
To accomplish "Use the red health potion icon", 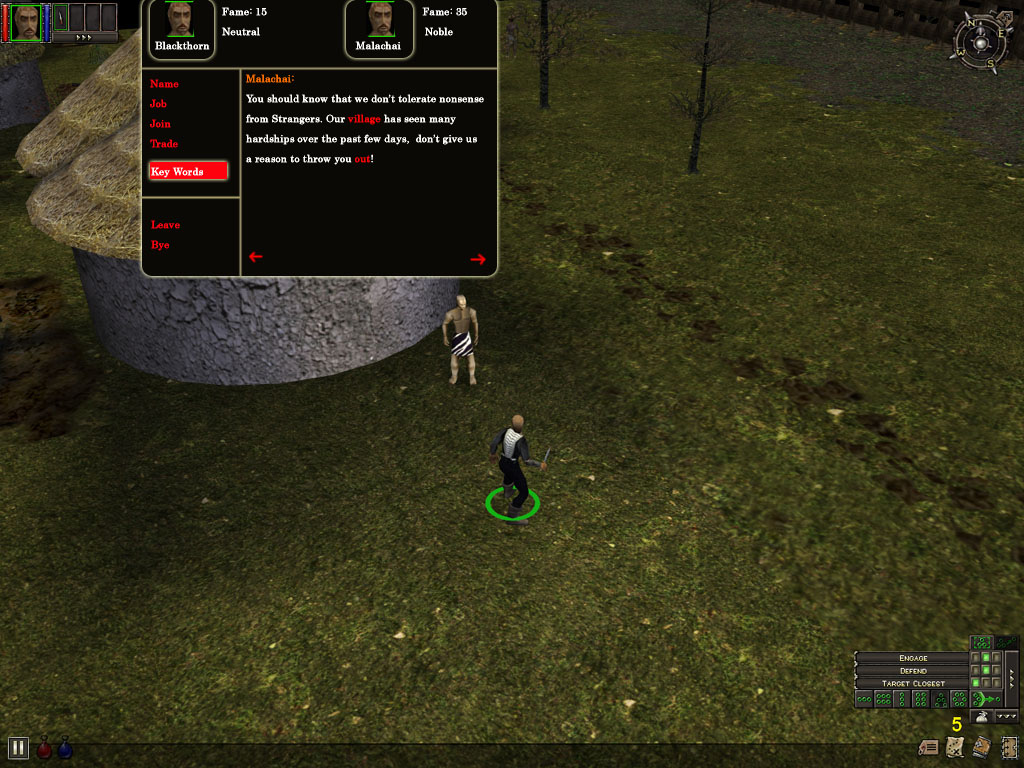I will click(44, 748).
